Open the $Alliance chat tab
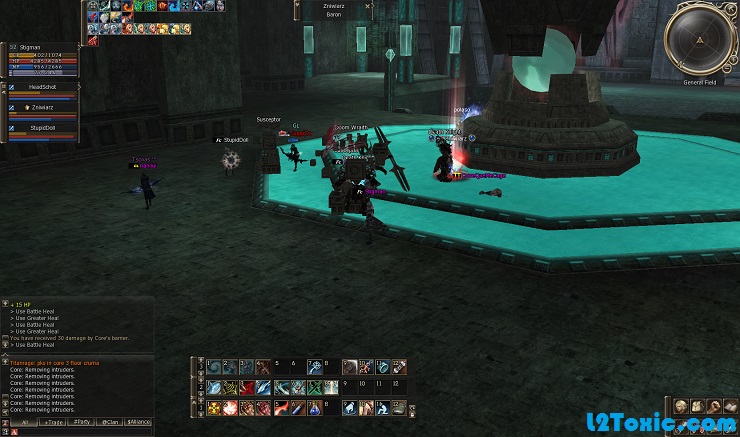740x437 pixels. pos(139,423)
